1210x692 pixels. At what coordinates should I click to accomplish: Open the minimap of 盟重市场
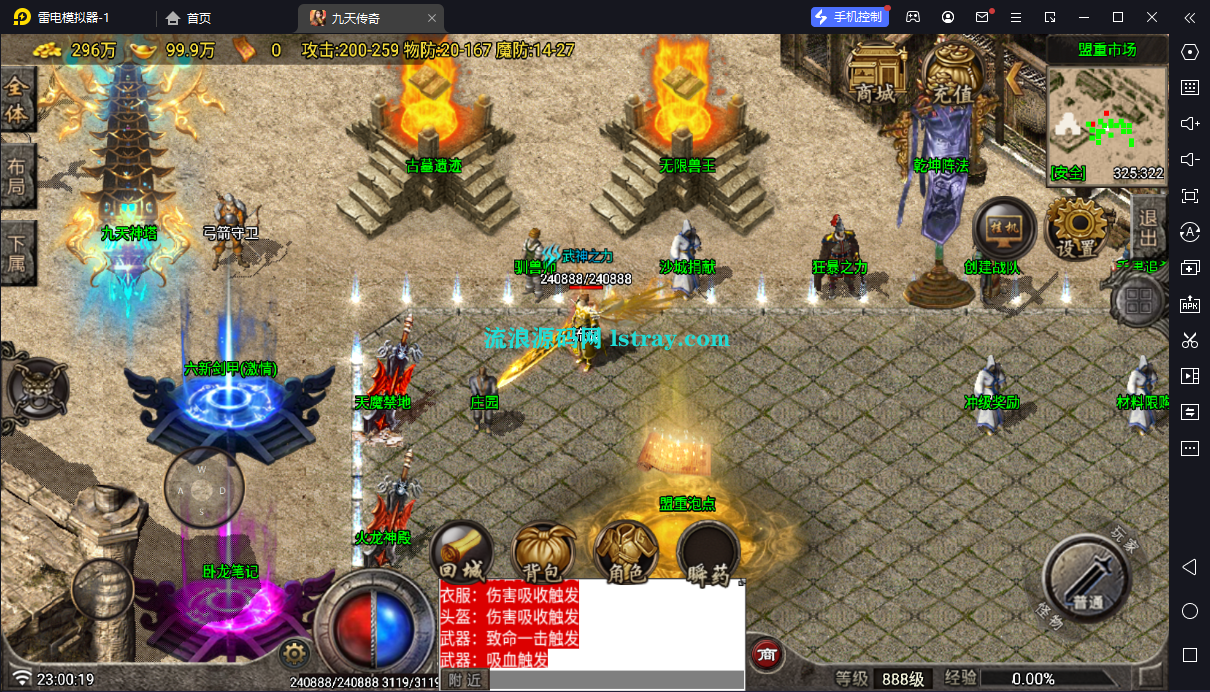tap(1107, 116)
